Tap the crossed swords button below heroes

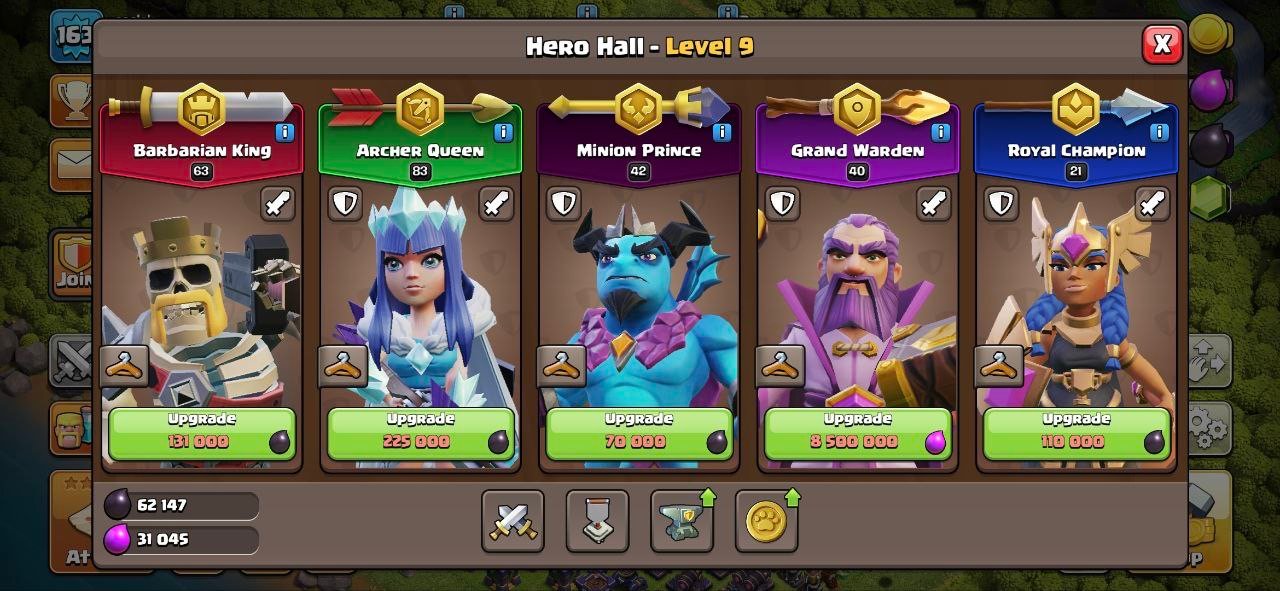512,521
